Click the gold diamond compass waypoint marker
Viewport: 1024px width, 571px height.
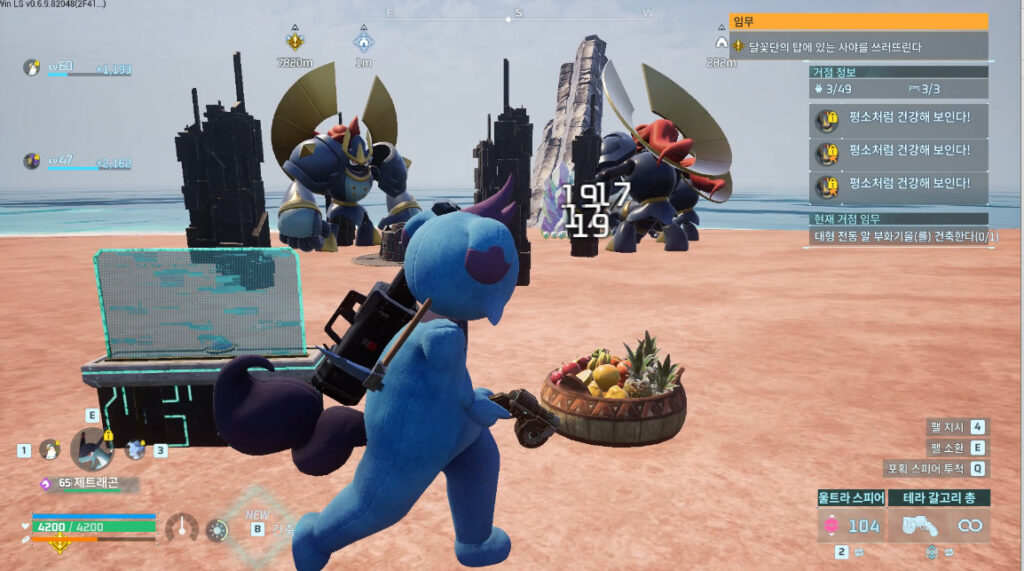(x=295, y=42)
